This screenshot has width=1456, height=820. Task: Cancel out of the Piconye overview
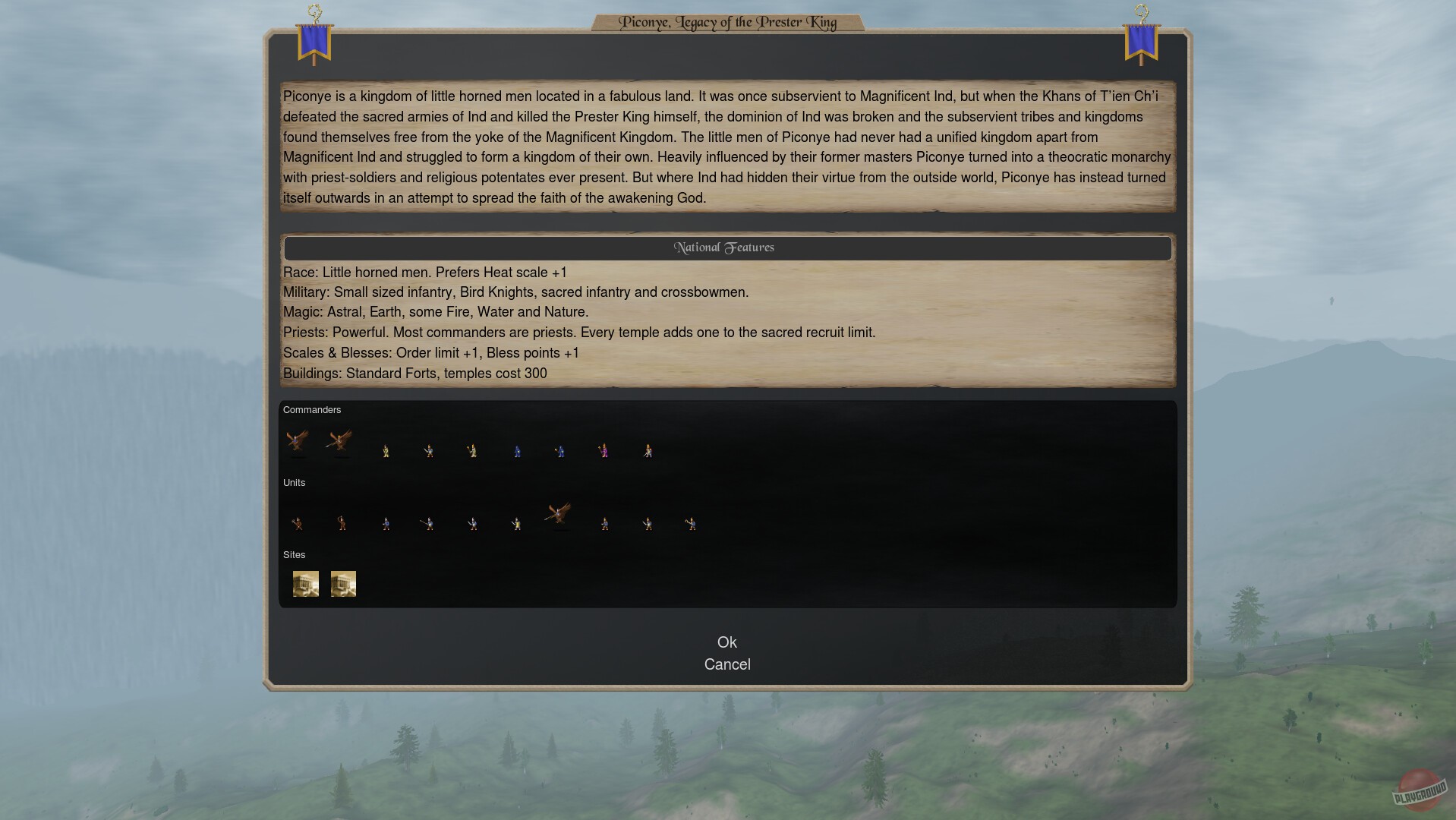pyautogui.click(x=727, y=664)
